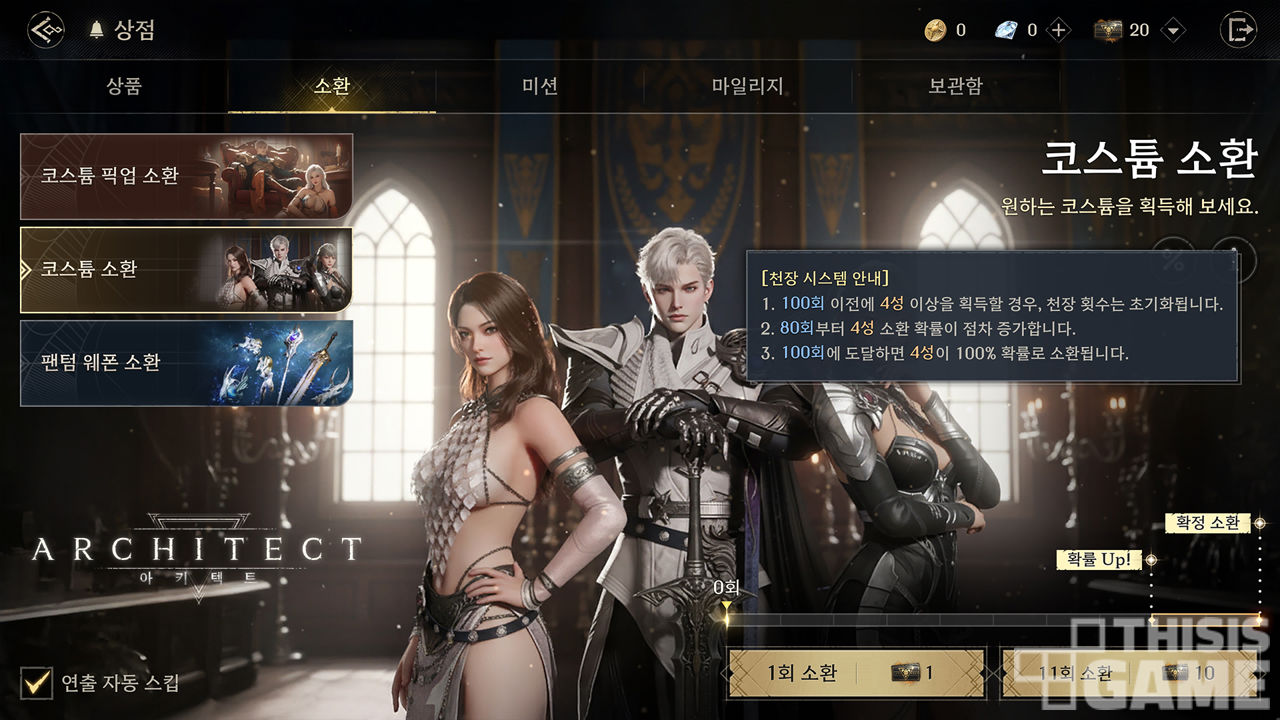Go back using the top-left arrow
Viewport: 1280px width, 720px height.
[x=45, y=30]
